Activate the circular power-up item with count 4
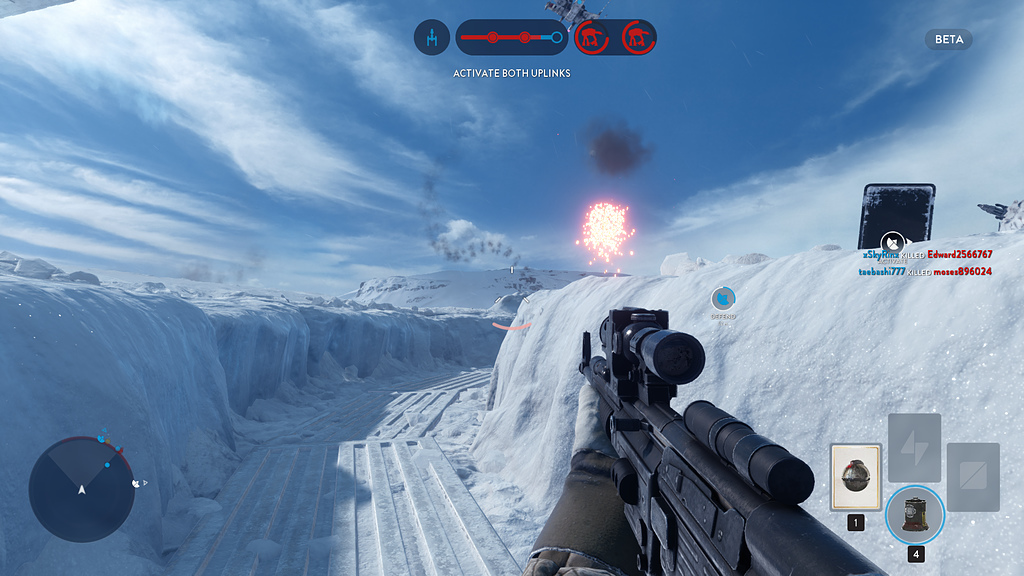 [914, 514]
